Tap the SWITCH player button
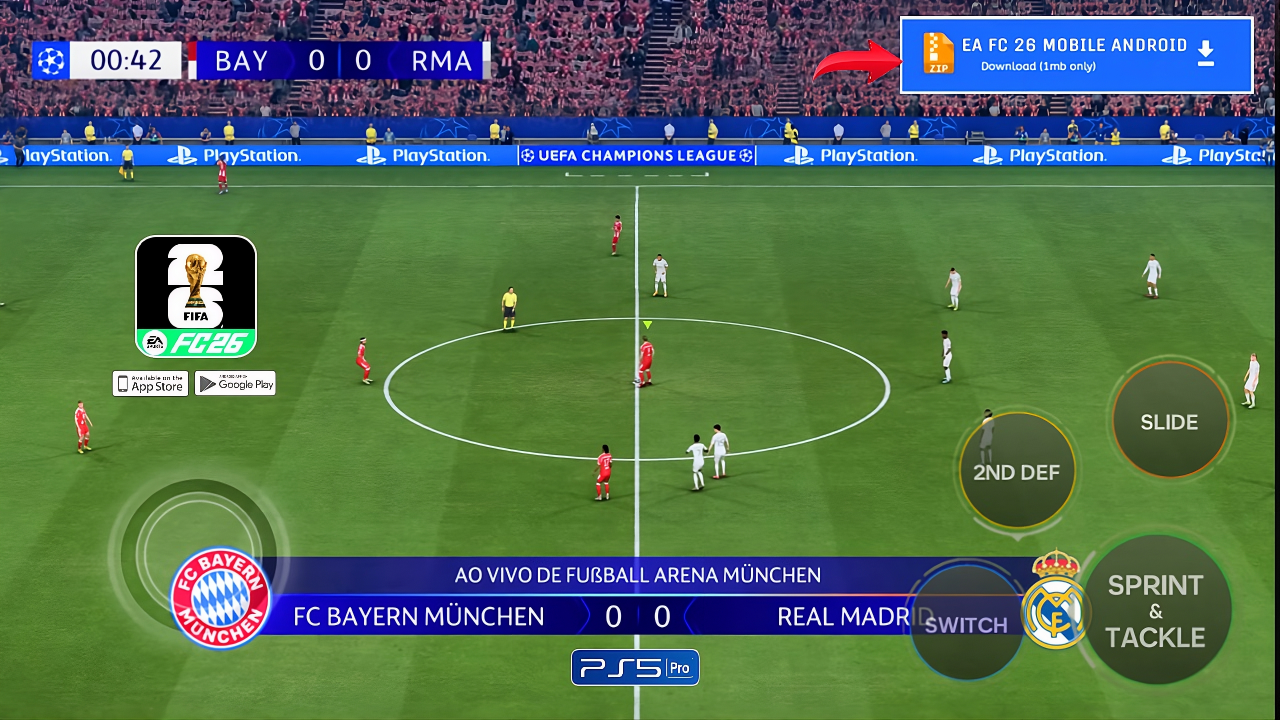 965,624
